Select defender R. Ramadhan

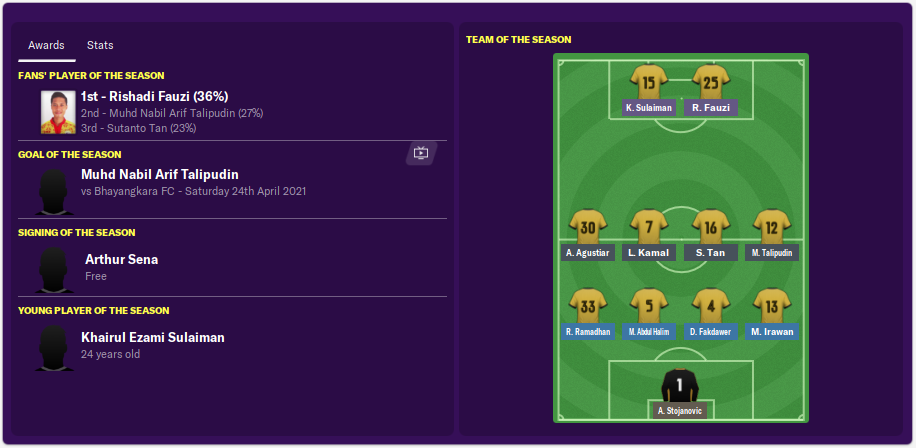(x=588, y=308)
